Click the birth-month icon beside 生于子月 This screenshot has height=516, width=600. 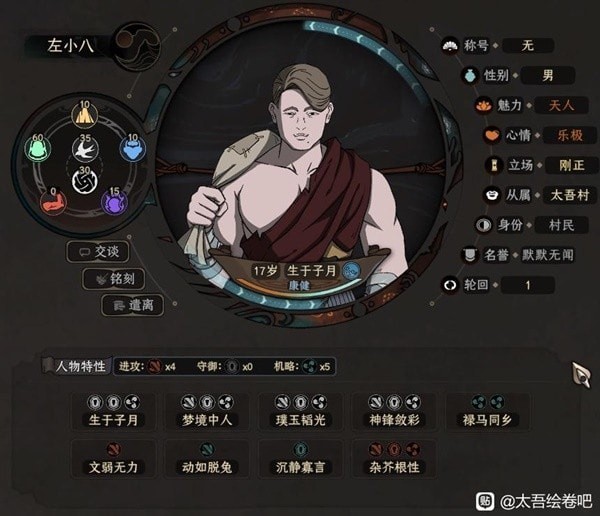click(351, 270)
